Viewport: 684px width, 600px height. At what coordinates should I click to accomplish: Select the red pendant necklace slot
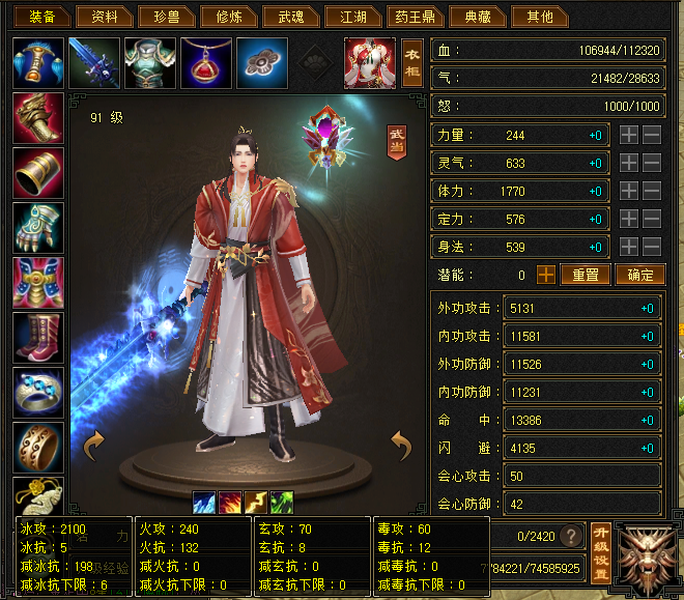click(206, 62)
